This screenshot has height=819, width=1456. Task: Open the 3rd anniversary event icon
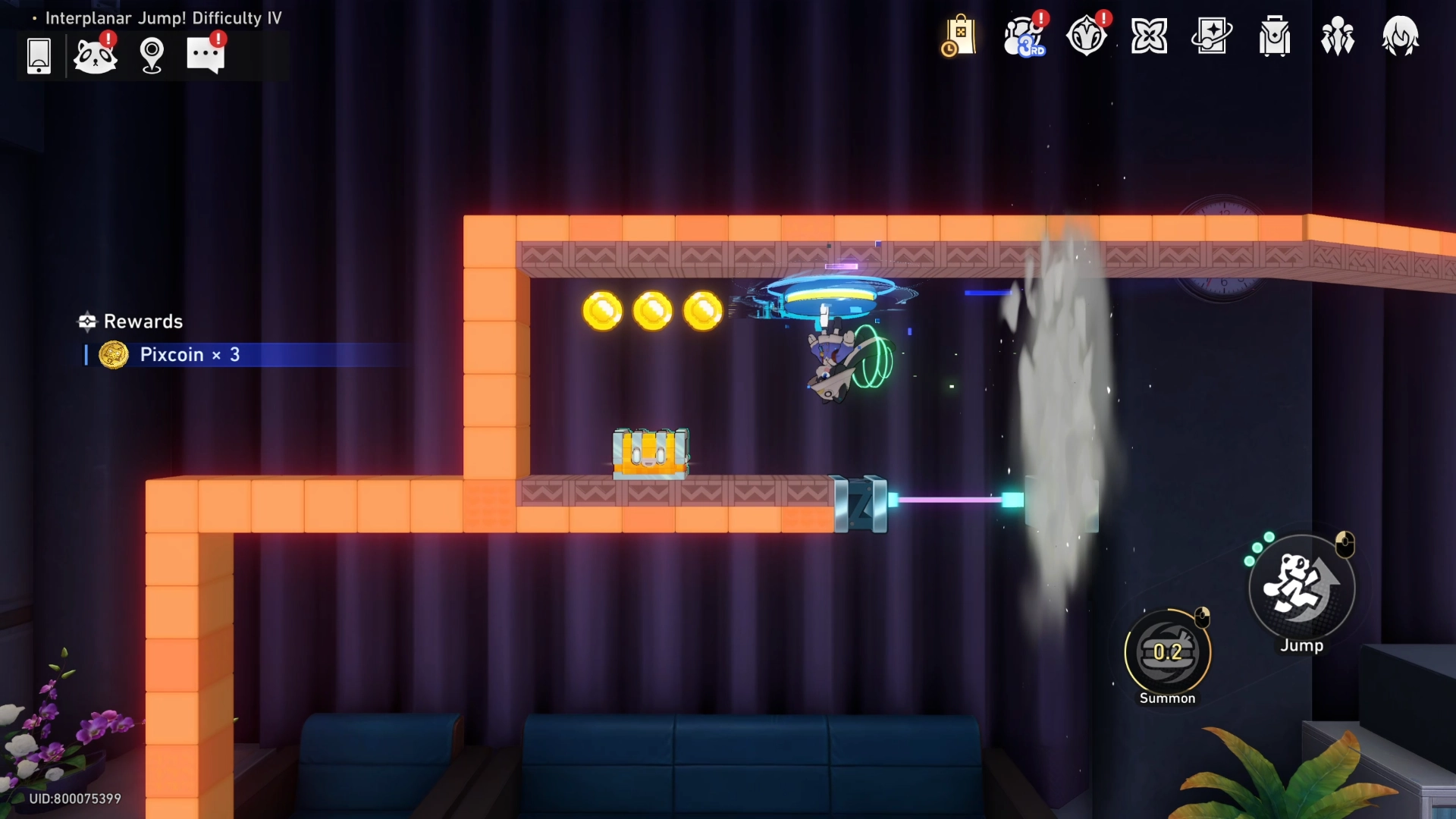pyautogui.click(x=1023, y=36)
